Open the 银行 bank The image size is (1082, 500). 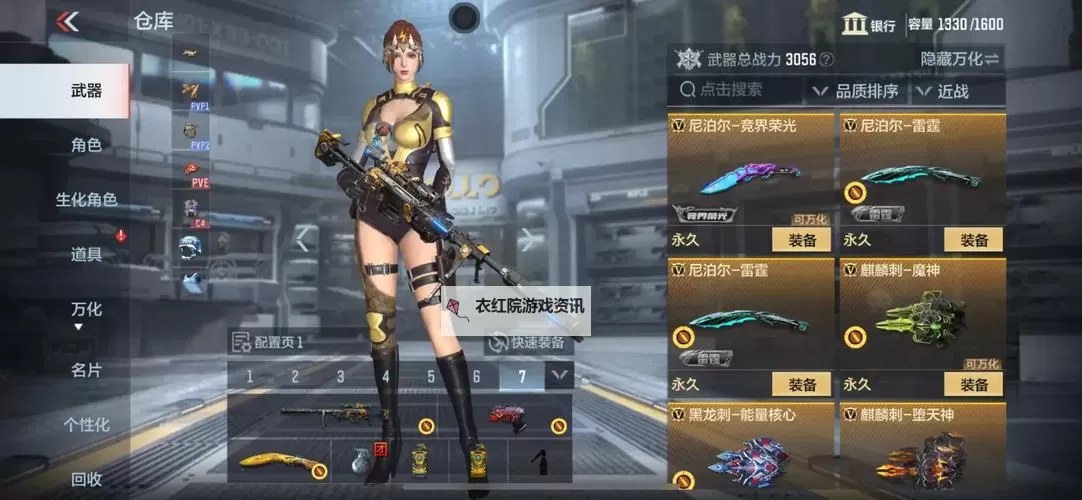click(x=868, y=25)
